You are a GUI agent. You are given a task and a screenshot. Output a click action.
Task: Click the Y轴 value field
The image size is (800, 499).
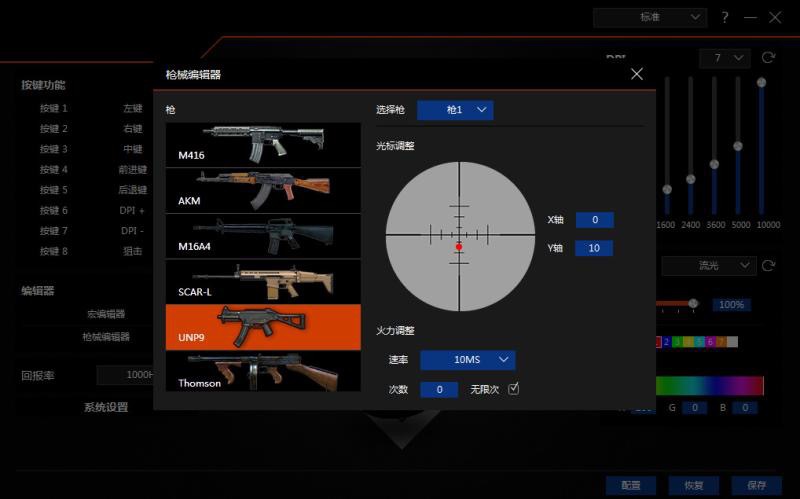(x=594, y=248)
